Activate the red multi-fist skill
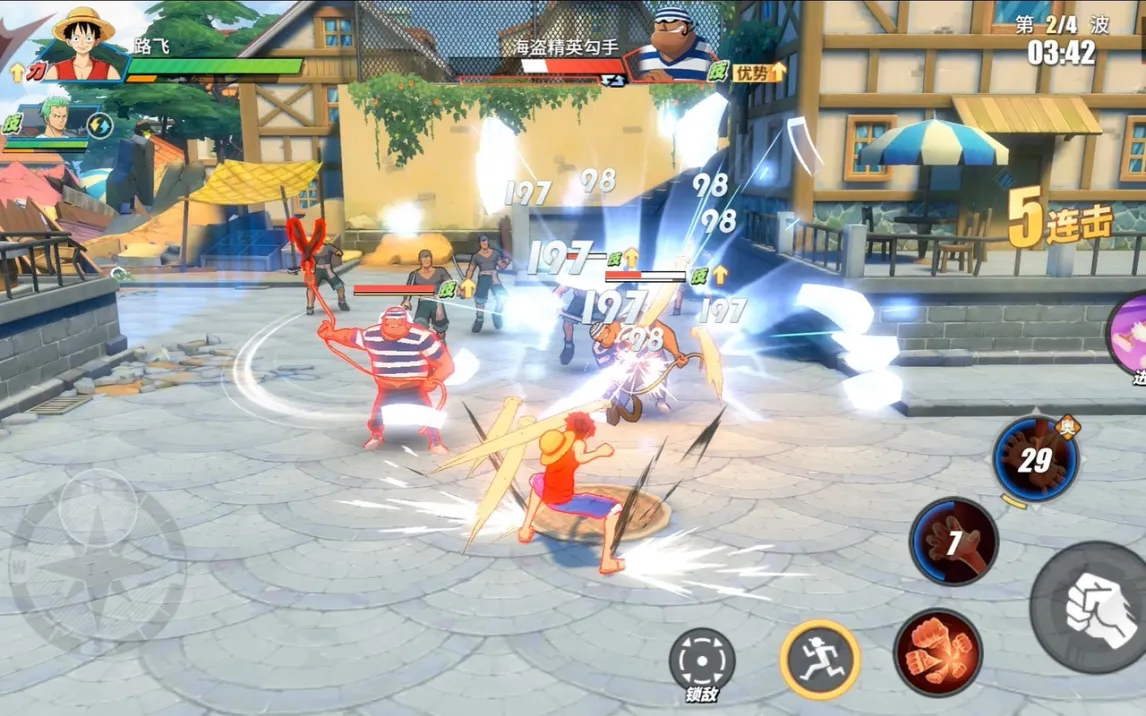 point(937,652)
